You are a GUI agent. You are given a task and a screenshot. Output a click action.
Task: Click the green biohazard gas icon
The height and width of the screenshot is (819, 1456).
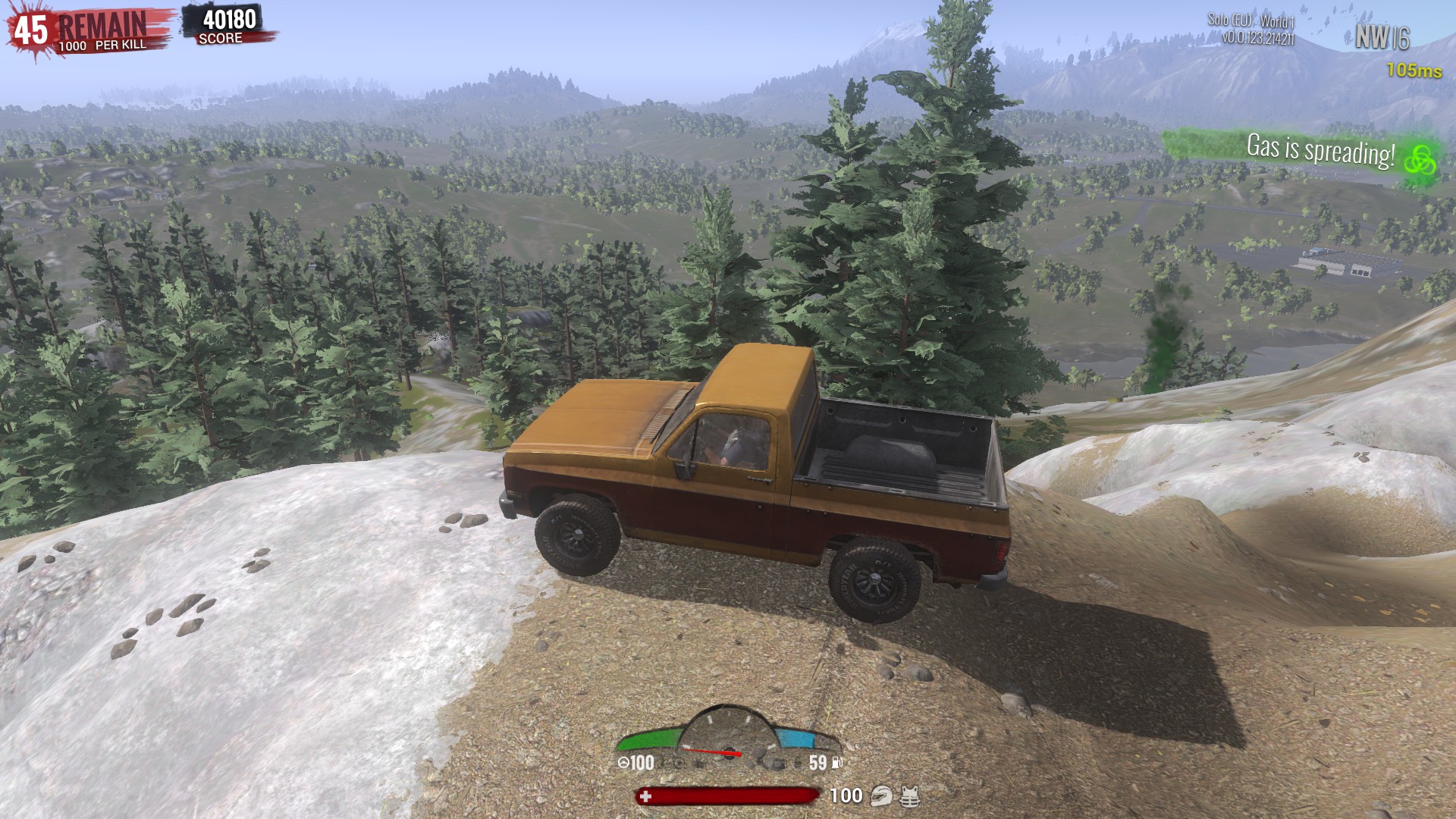click(1419, 160)
